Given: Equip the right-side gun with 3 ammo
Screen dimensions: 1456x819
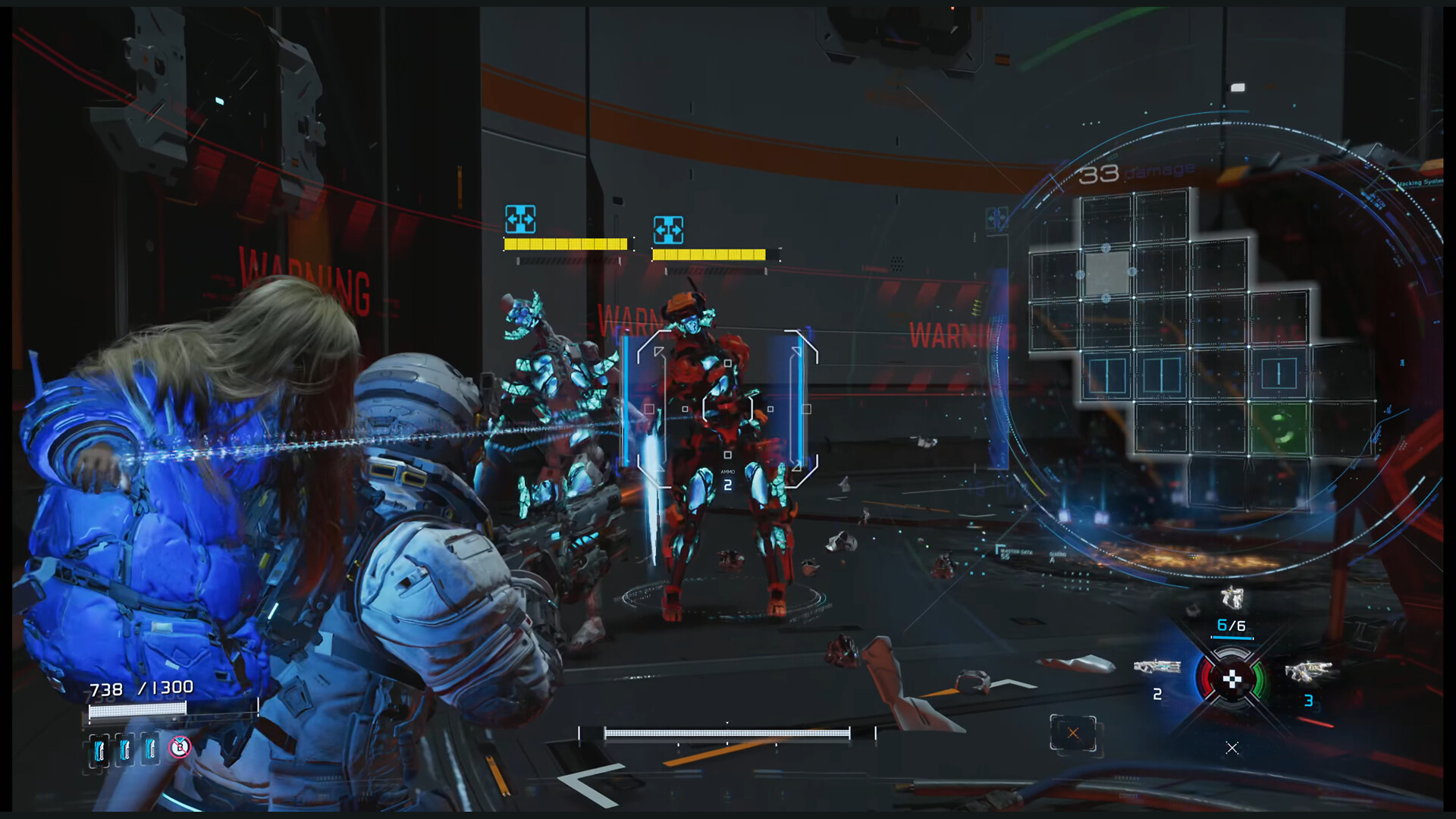Looking at the screenshot, I should point(1308,672).
